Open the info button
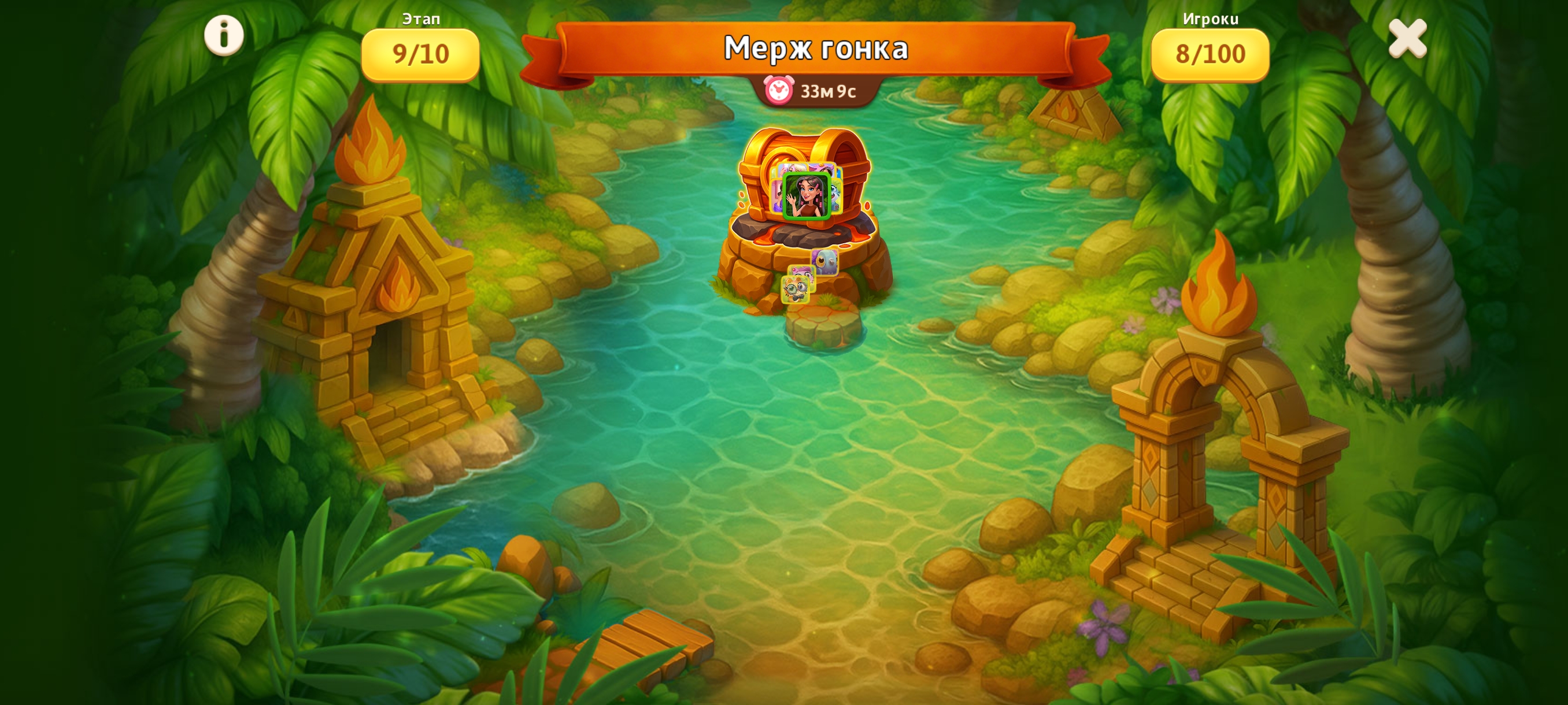The image size is (1568, 705). coord(223,35)
